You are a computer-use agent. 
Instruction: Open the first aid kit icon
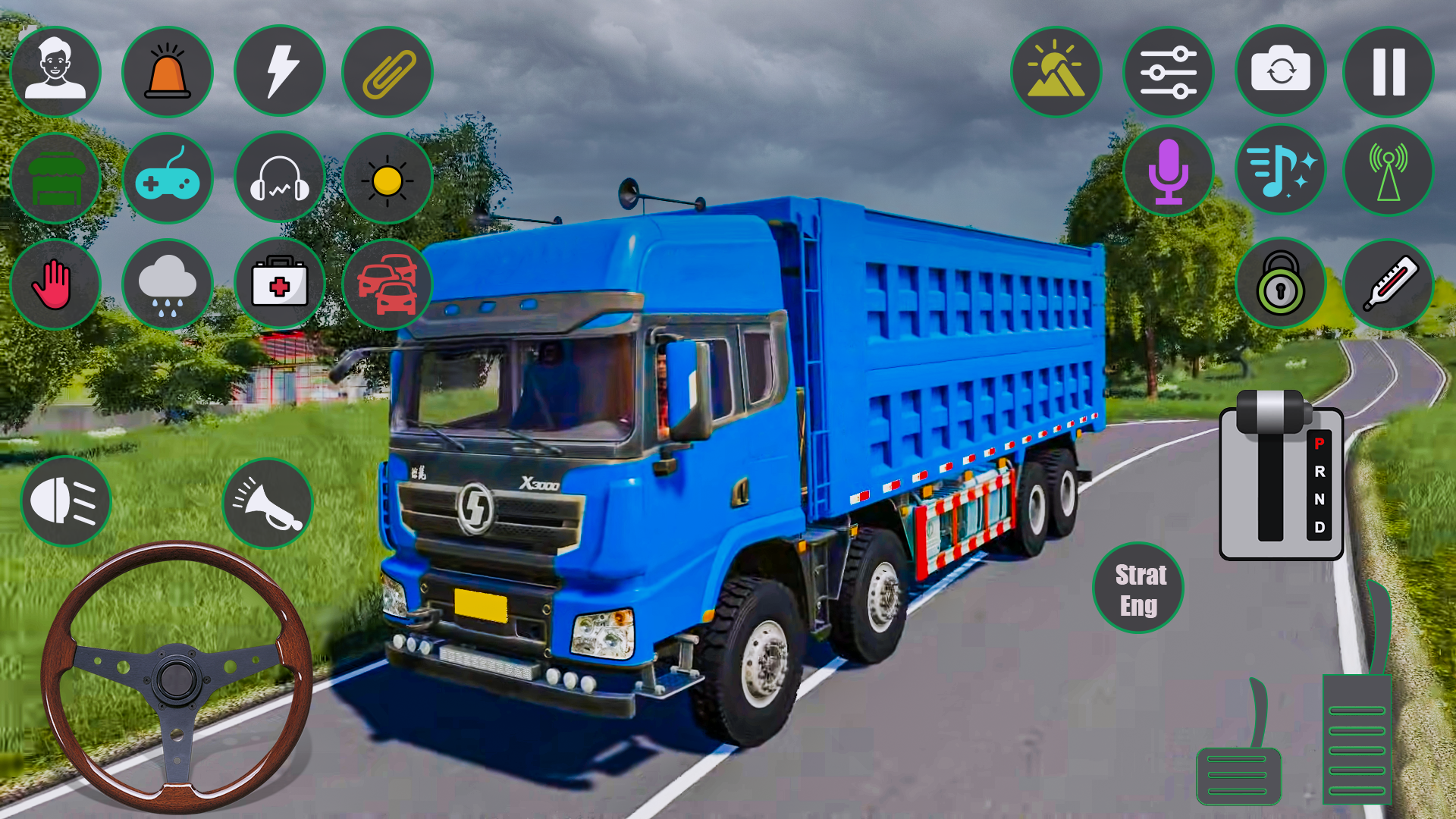click(278, 284)
